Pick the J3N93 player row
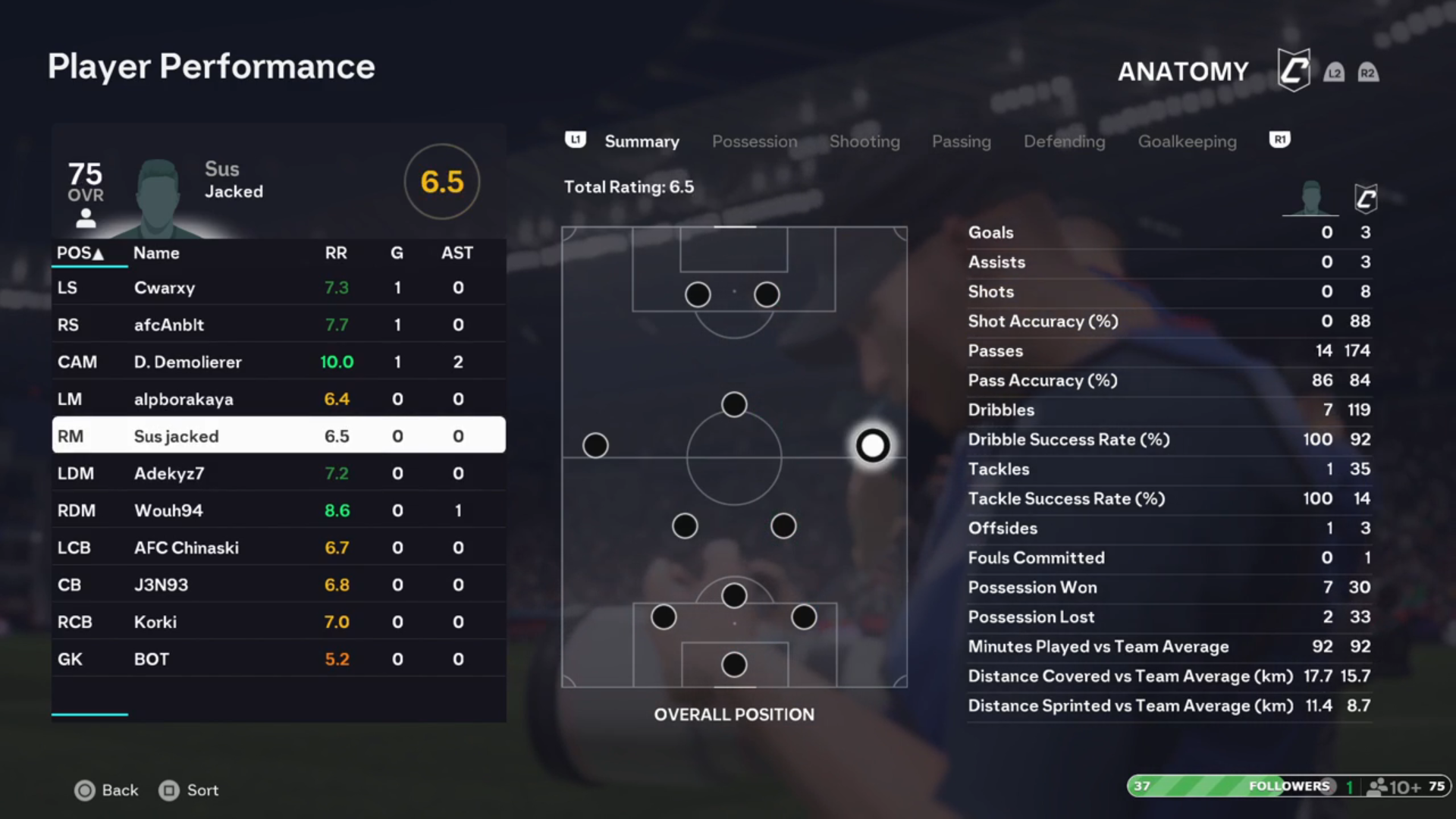This screenshot has height=819, width=1456. [x=278, y=585]
